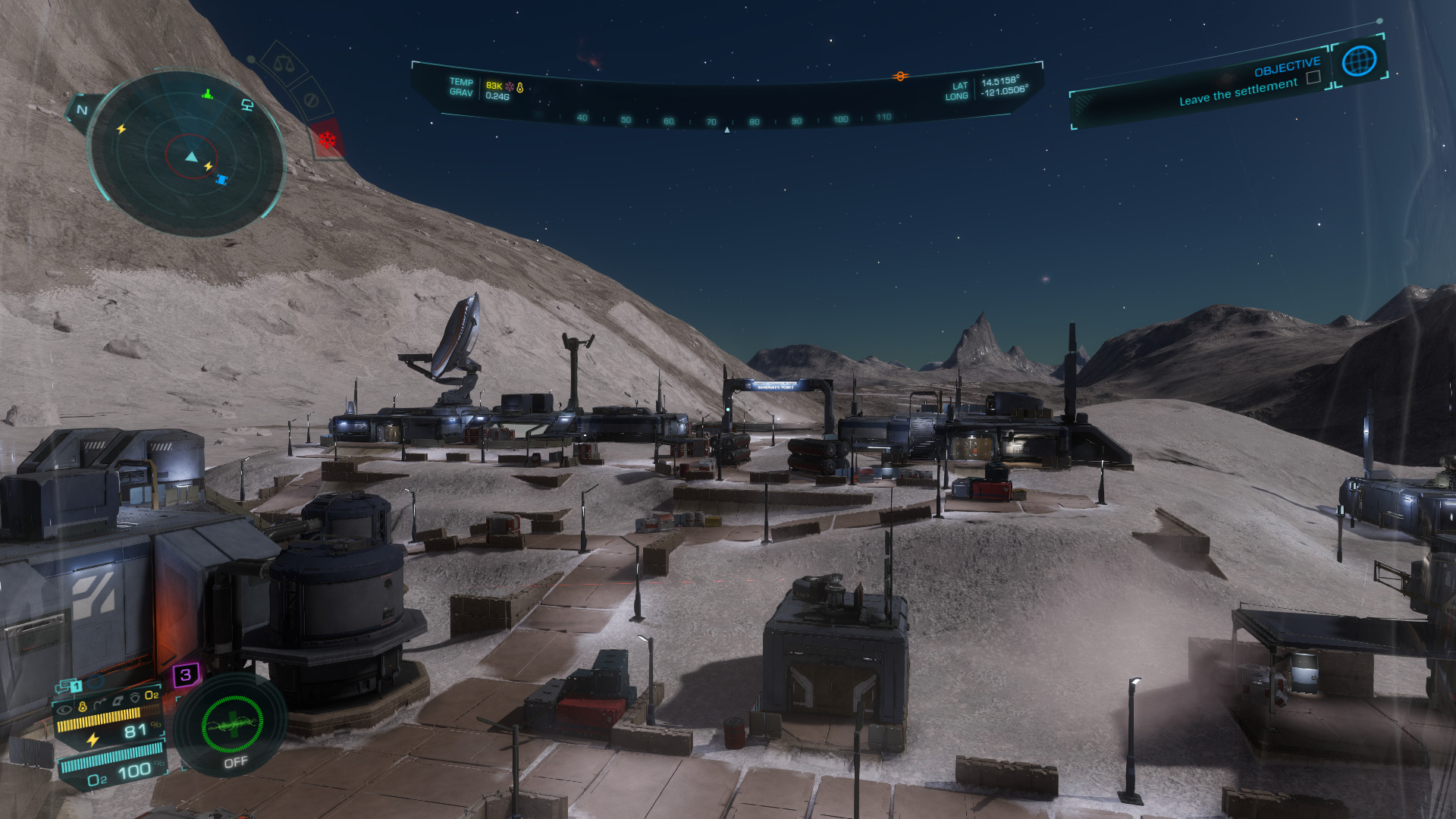1456x819 pixels.
Task: Open the globe icon beside the objective
Action: (1358, 61)
